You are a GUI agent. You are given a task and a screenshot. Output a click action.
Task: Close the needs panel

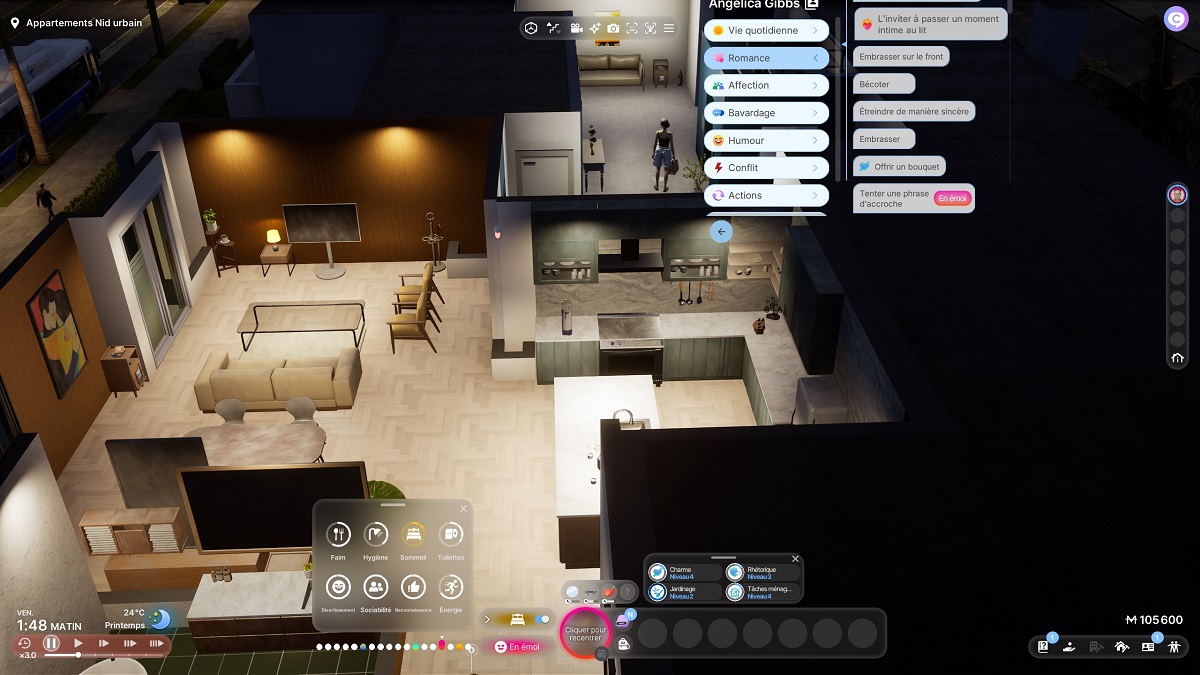click(x=463, y=509)
